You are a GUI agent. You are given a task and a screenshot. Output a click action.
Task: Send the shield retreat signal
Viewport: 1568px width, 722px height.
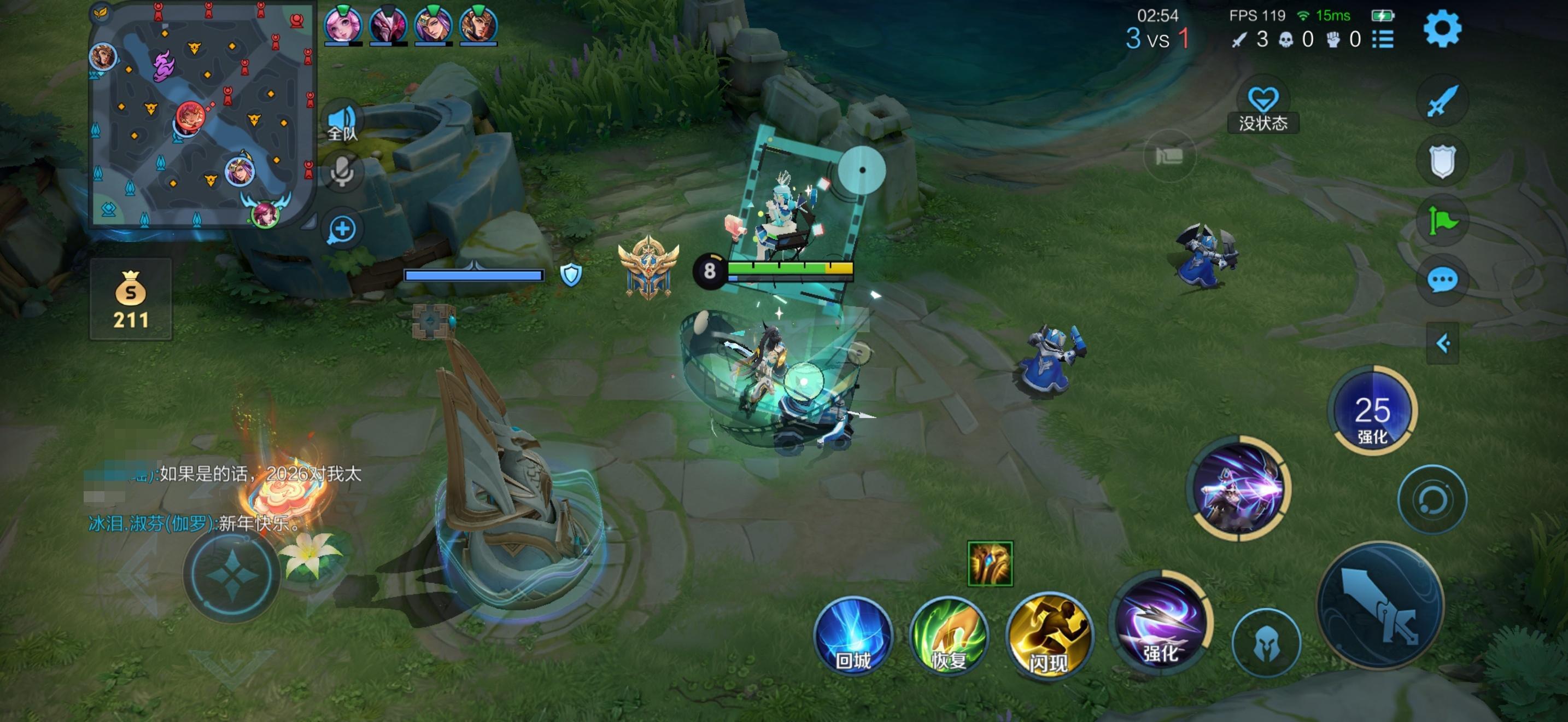pos(1442,161)
